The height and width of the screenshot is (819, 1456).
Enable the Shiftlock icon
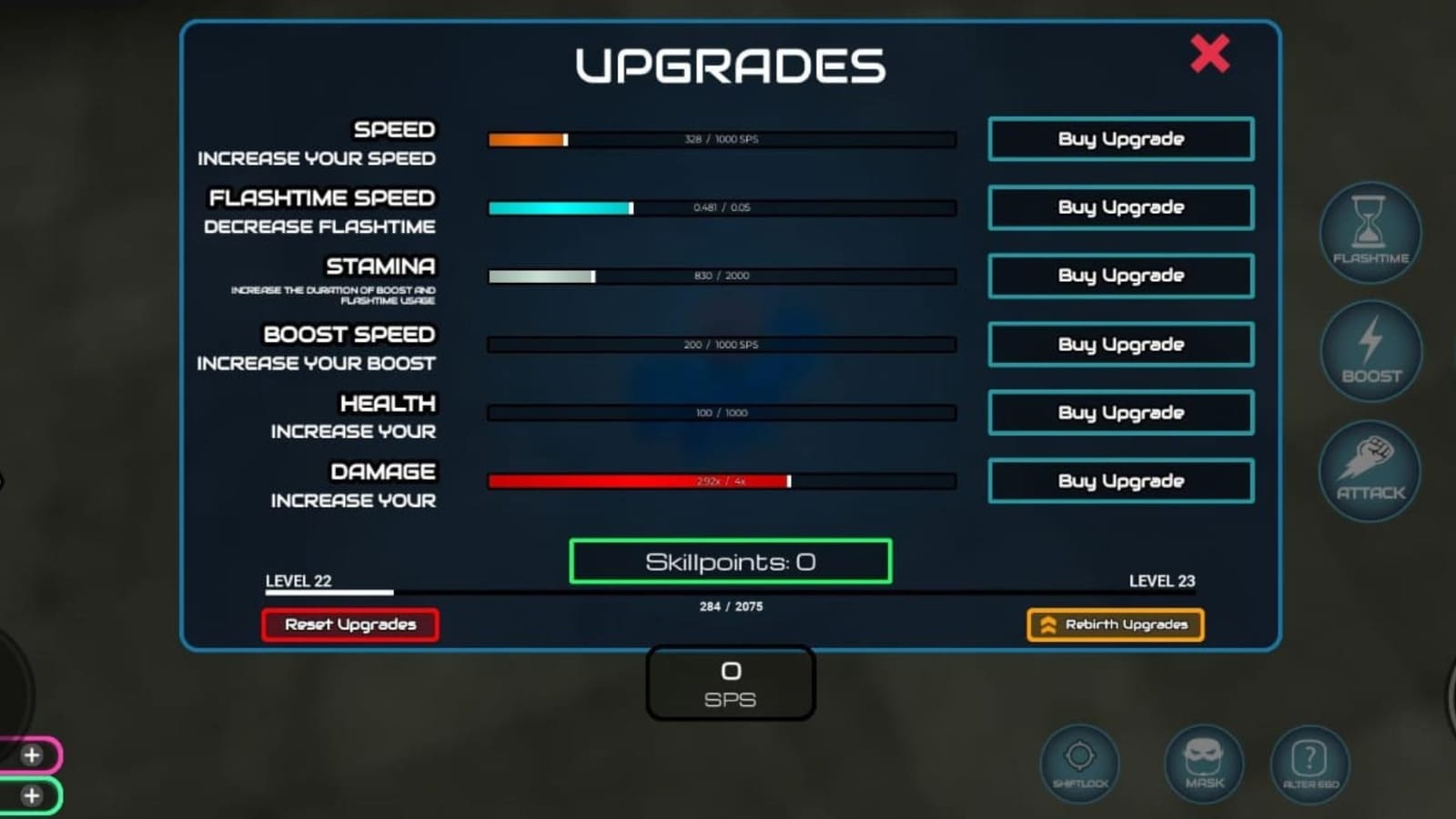(x=1079, y=764)
